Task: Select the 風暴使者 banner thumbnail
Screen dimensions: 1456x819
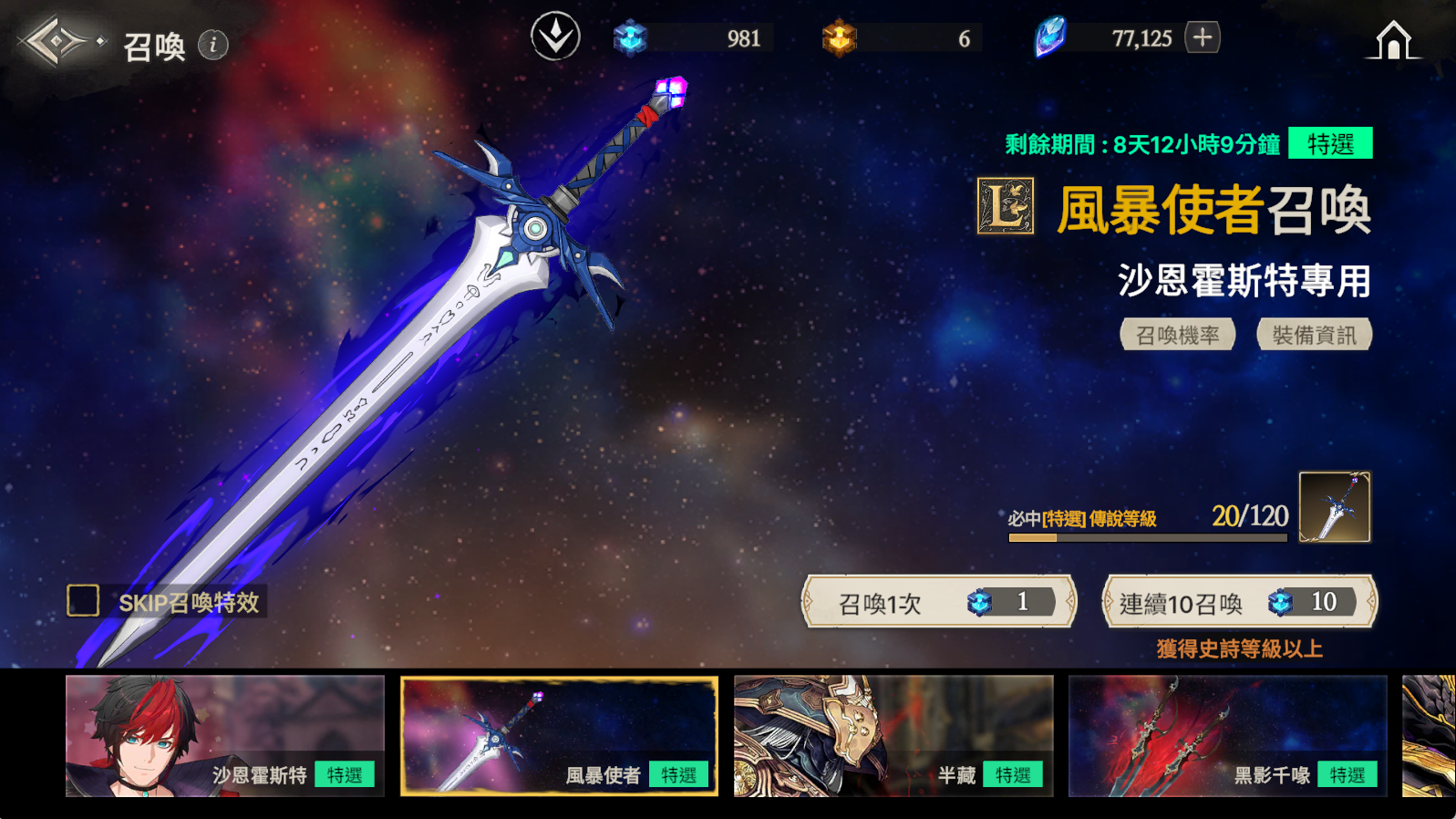Action: [x=559, y=736]
